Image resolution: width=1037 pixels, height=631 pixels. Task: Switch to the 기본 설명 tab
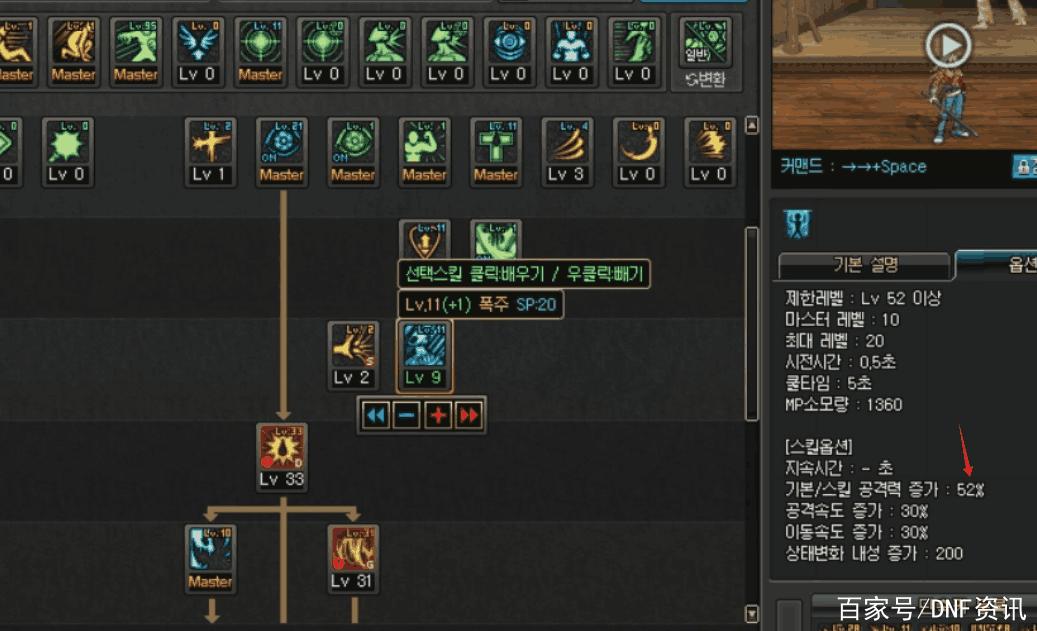(865, 266)
